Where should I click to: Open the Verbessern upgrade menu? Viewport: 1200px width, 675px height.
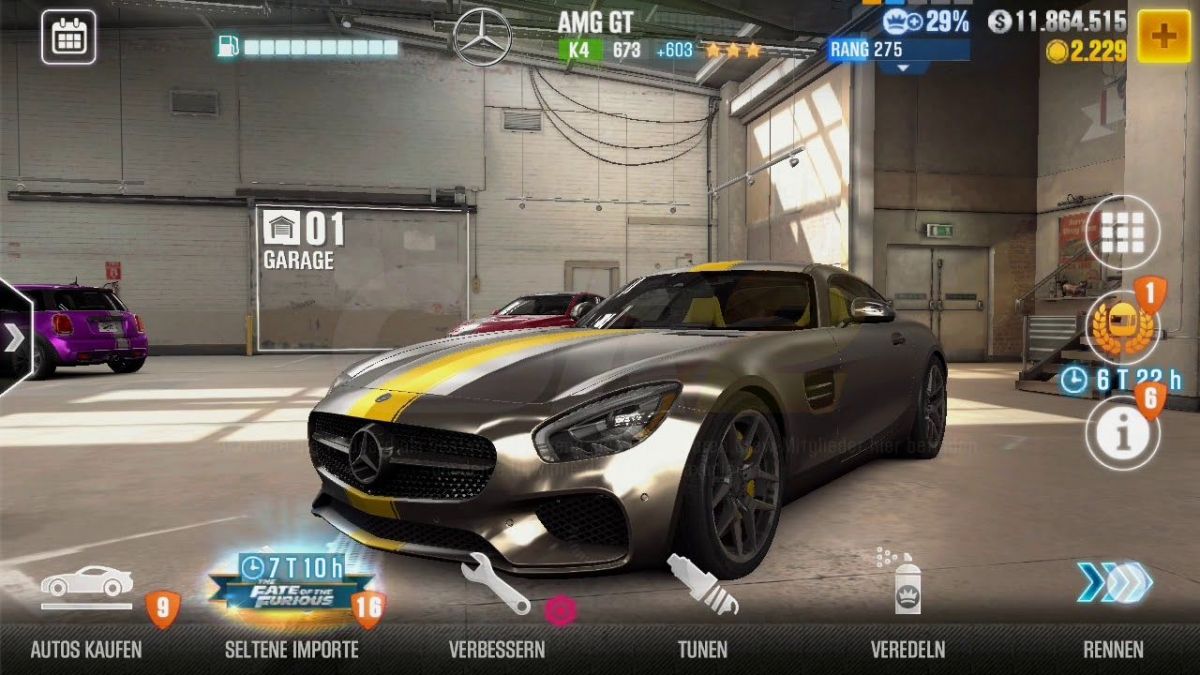[x=497, y=600]
